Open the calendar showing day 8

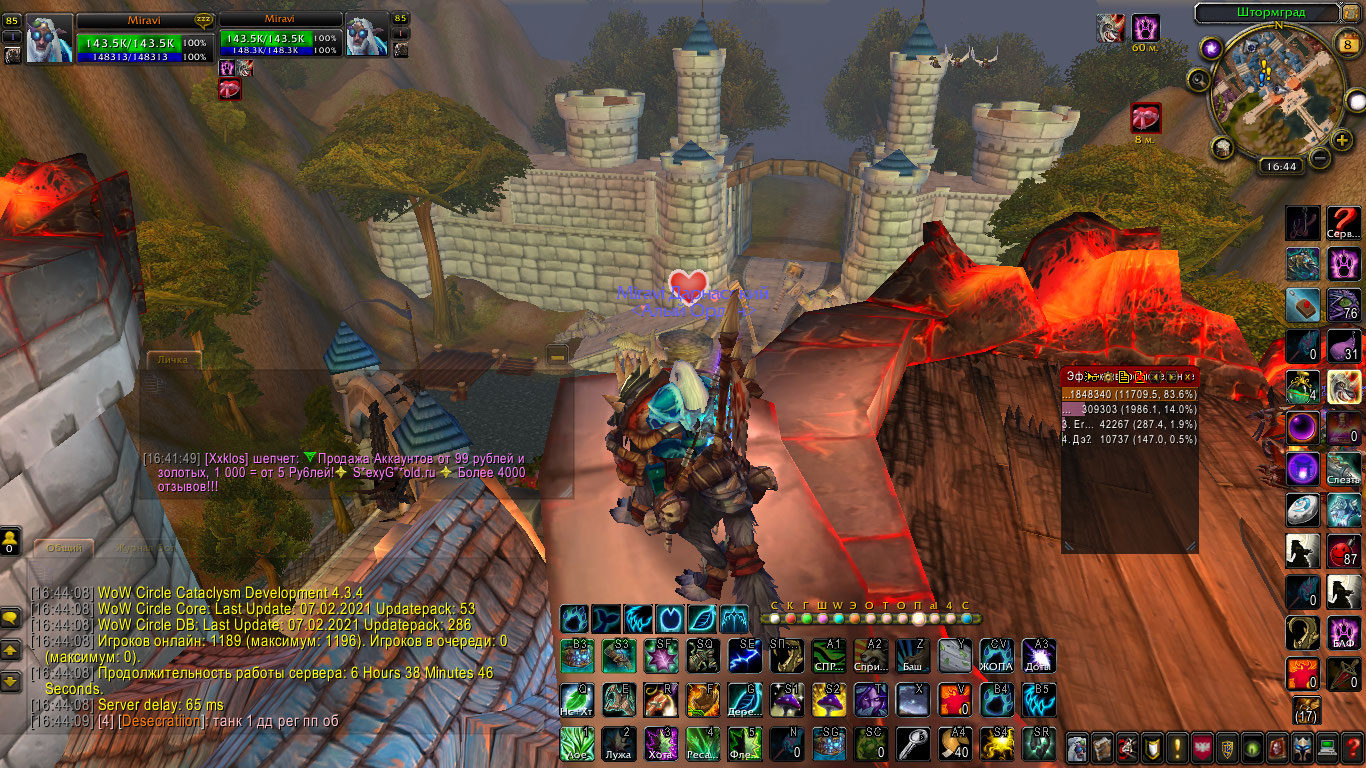(1345, 42)
